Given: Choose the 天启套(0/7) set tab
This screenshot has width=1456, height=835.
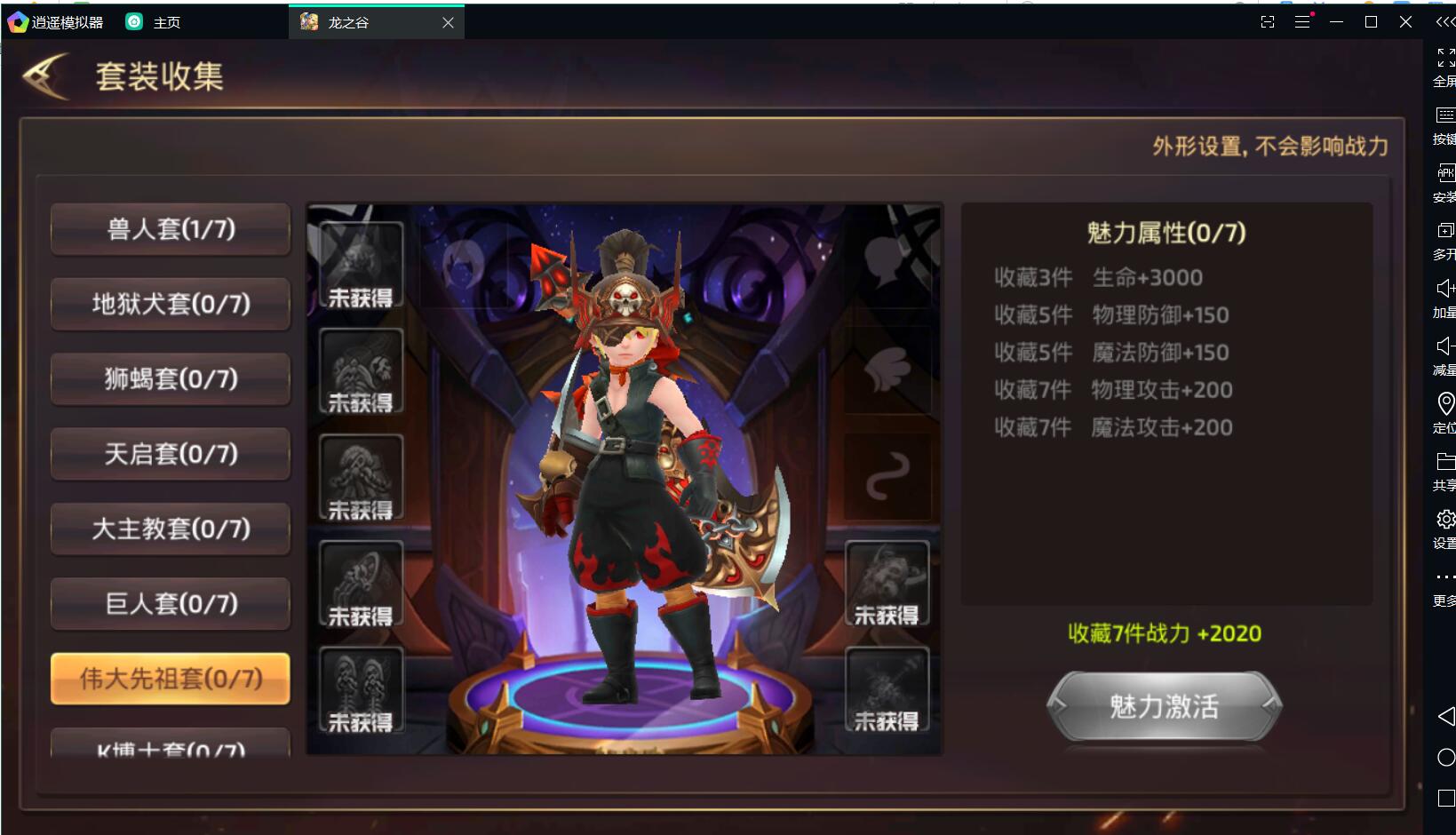Looking at the screenshot, I should [x=171, y=454].
